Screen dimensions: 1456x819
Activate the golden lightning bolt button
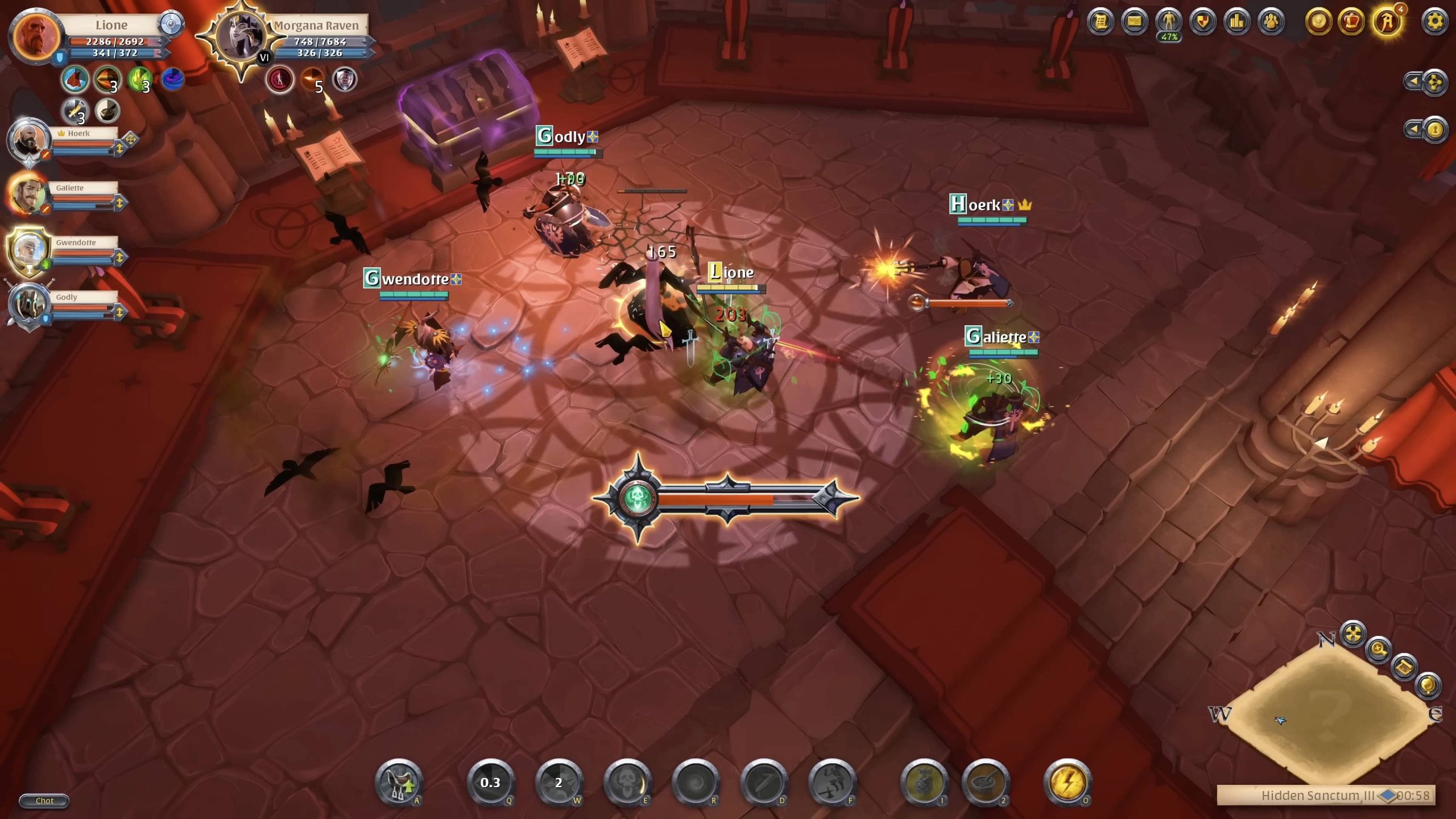[1067, 783]
